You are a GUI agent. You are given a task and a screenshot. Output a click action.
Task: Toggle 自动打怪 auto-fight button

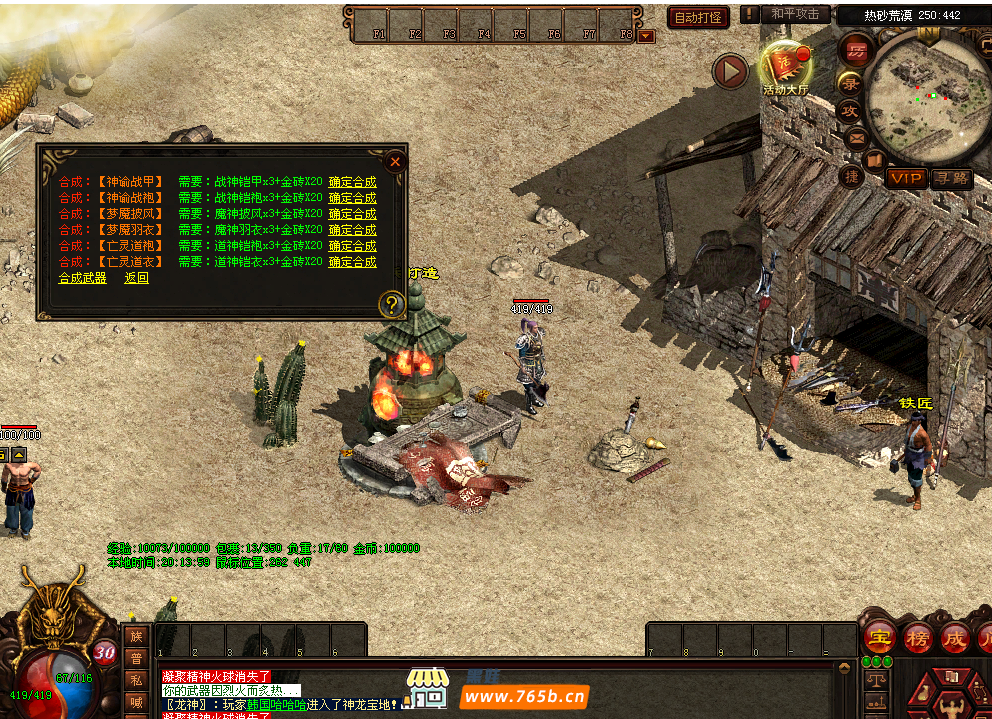[698, 18]
